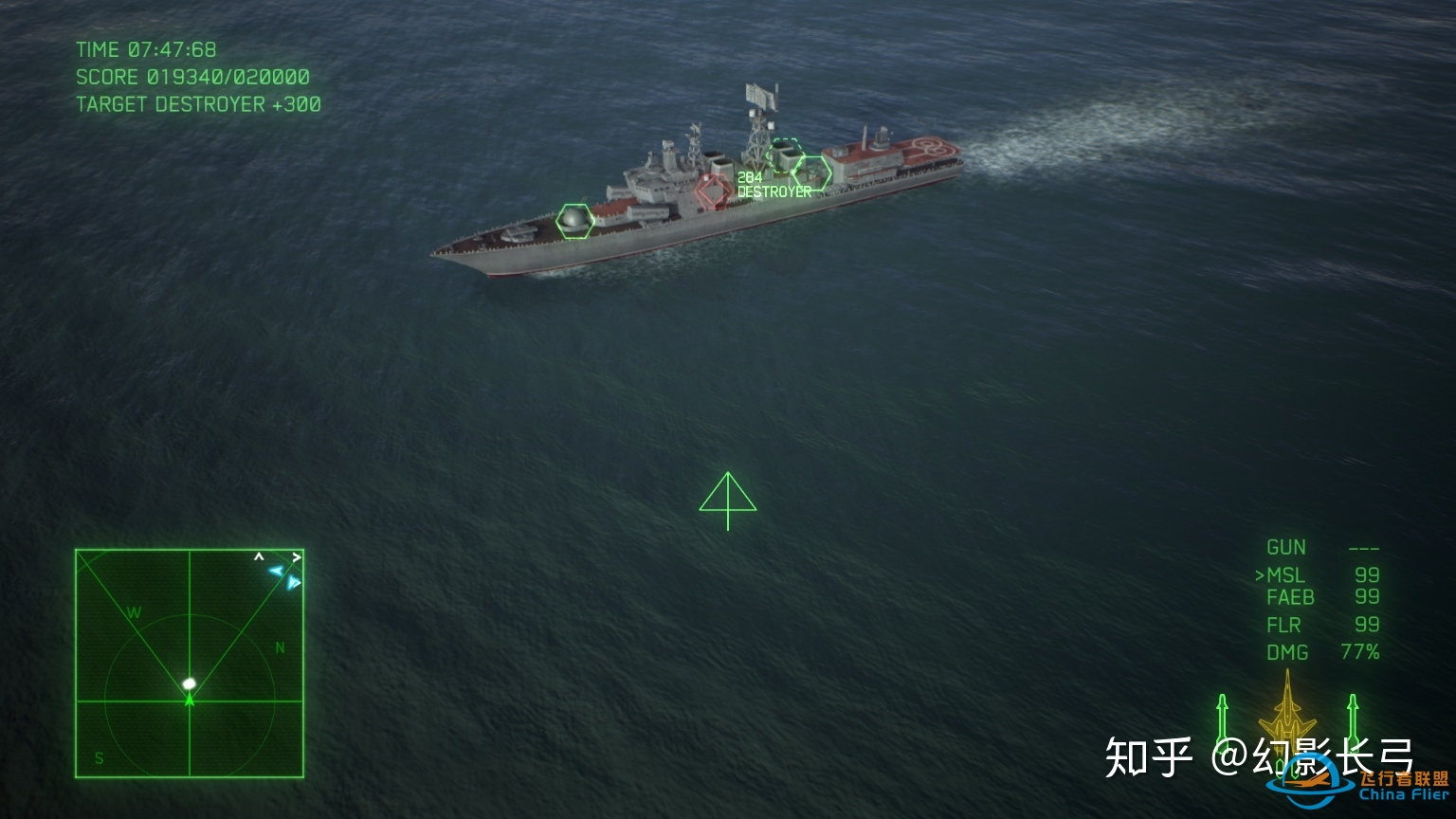Screen dimensions: 1456x819
Task: Switch to the FAEB weapon slot
Action: pyautogui.click(x=1292, y=597)
